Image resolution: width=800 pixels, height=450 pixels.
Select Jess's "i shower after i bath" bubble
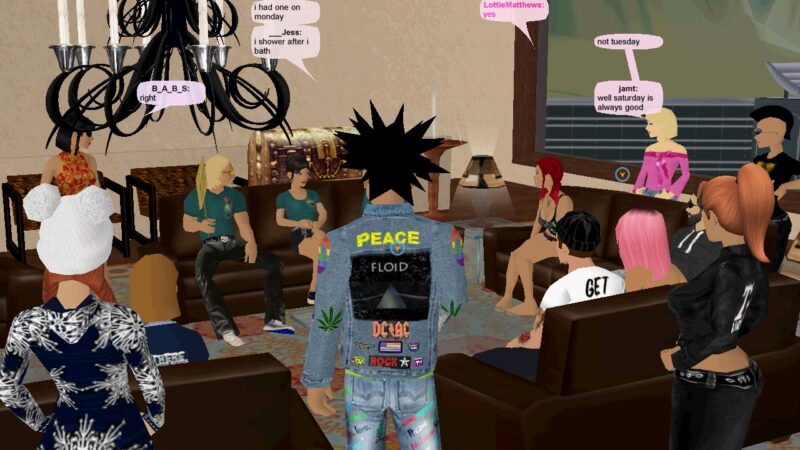[x=283, y=42]
